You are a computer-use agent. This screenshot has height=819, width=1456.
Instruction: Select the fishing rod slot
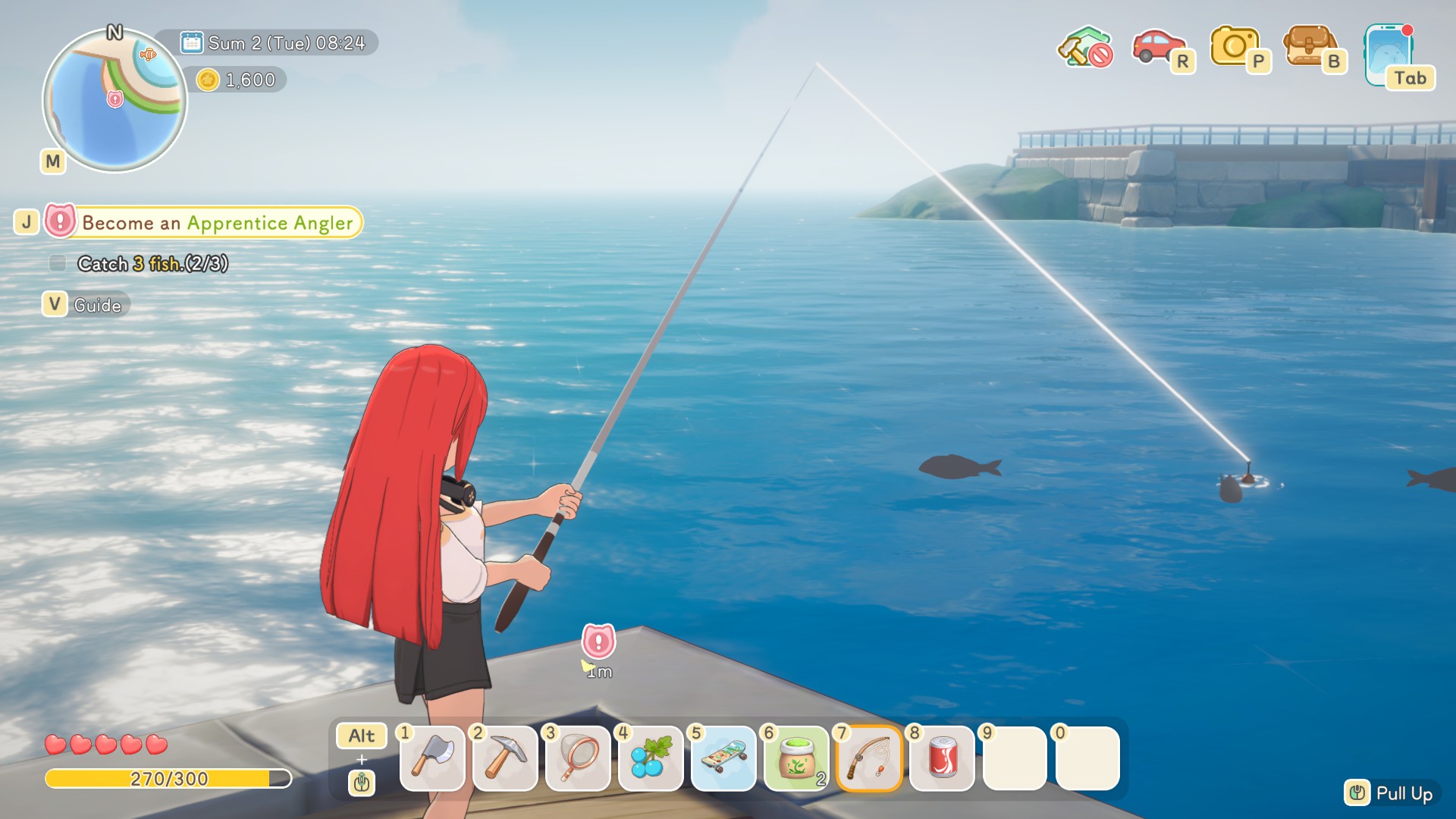[869, 758]
